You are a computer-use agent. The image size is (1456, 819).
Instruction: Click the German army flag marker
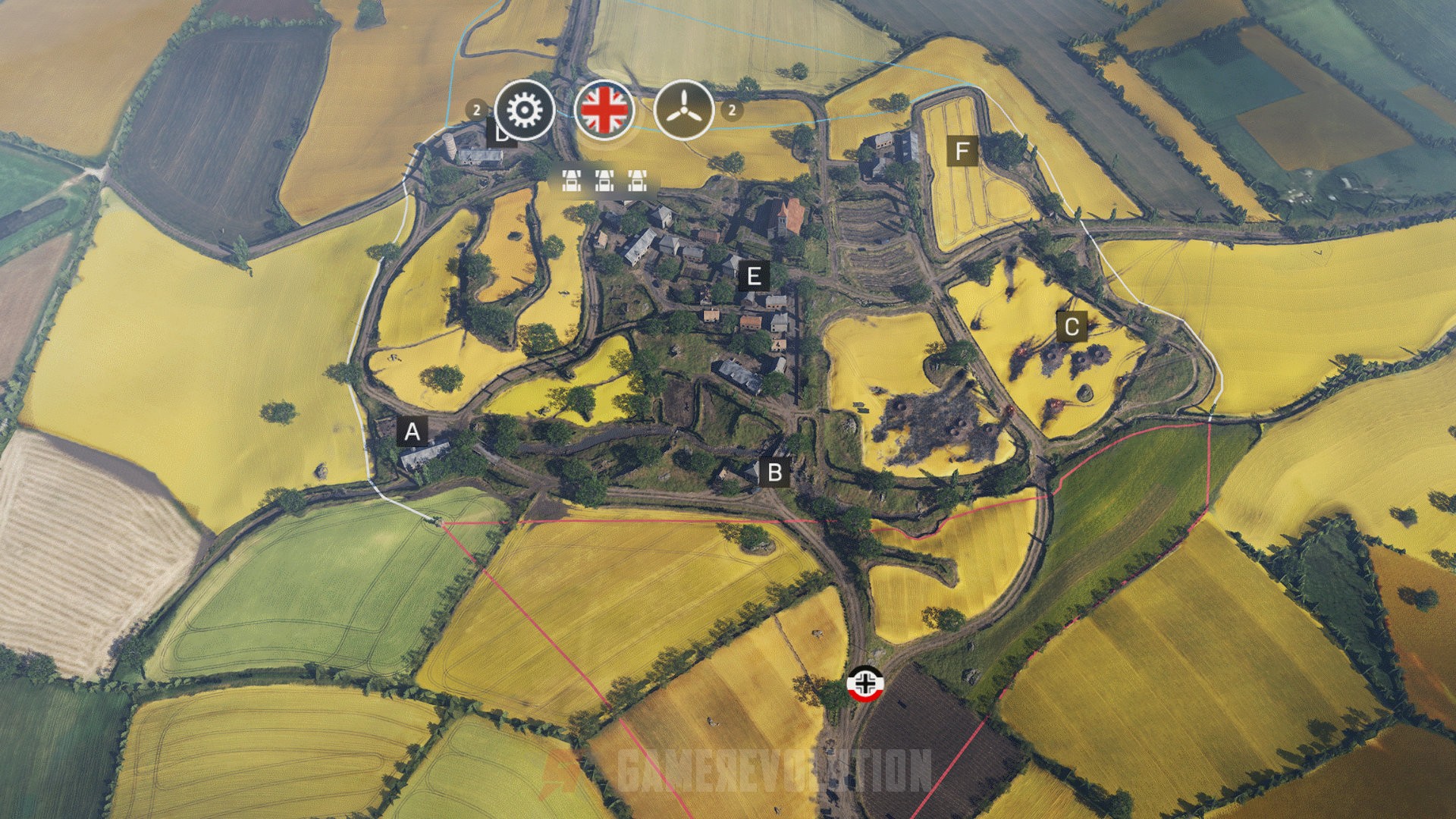[x=864, y=683]
